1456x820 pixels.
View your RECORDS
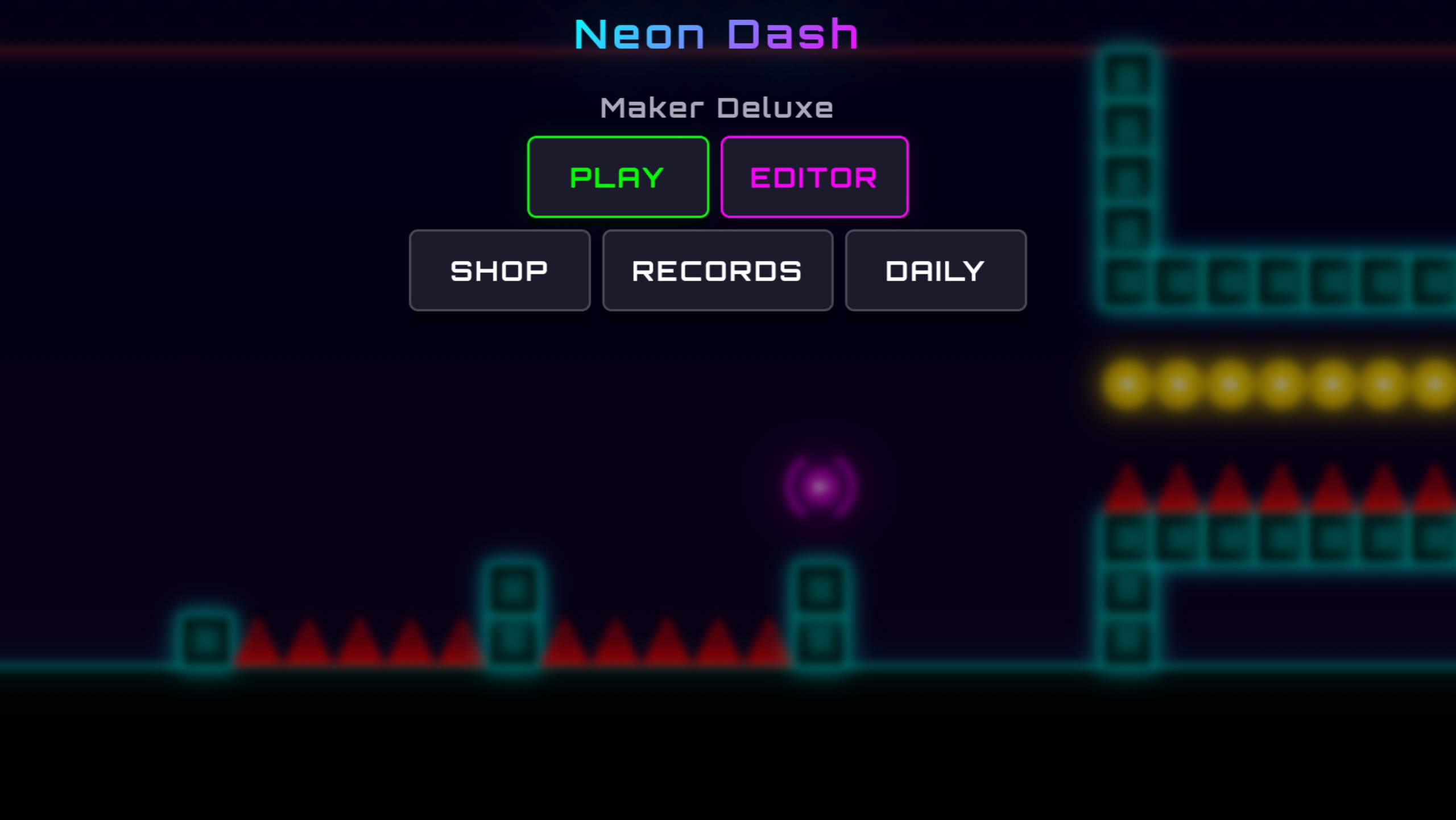717,270
